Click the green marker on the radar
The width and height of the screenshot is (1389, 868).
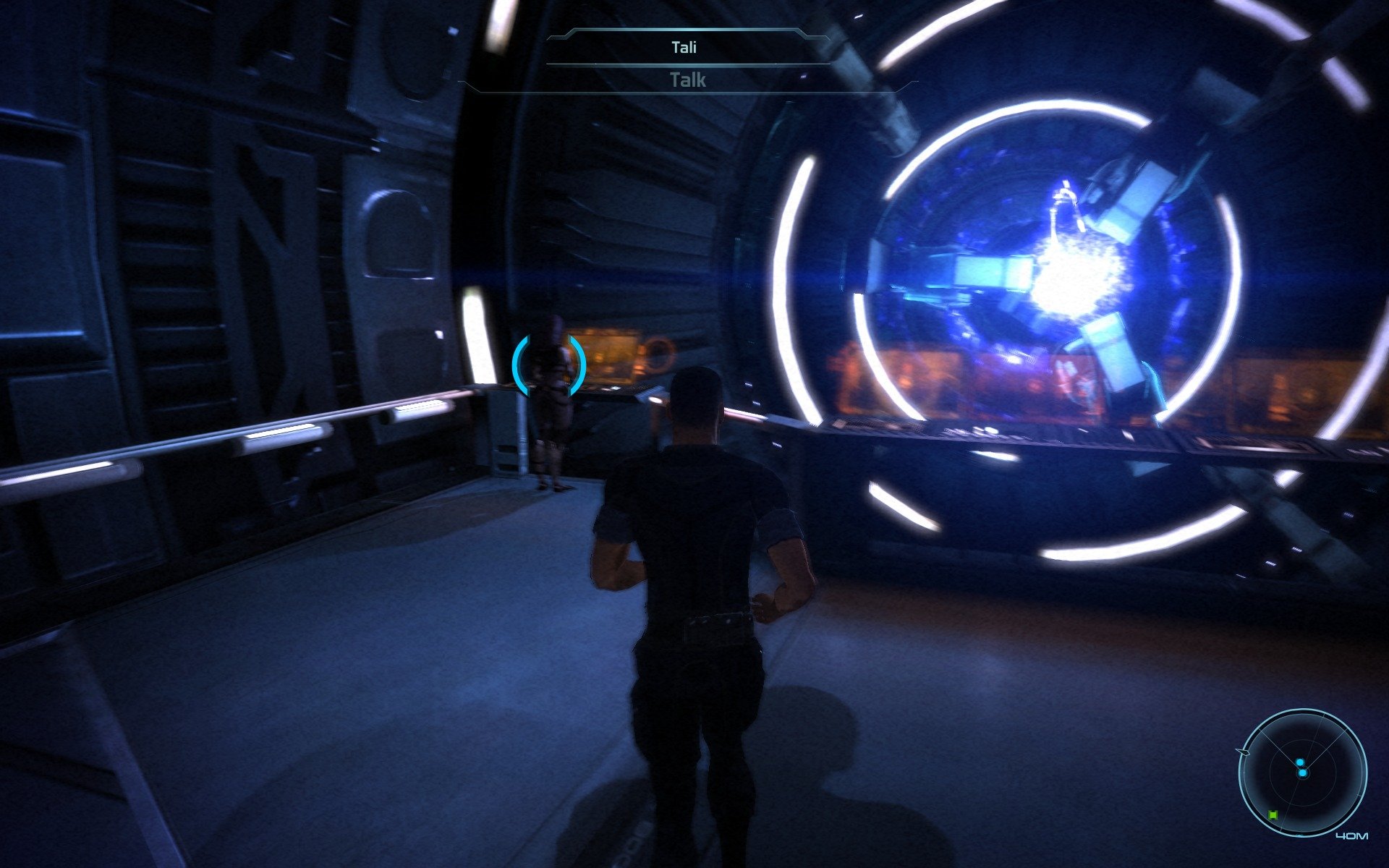coord(1273,815)
